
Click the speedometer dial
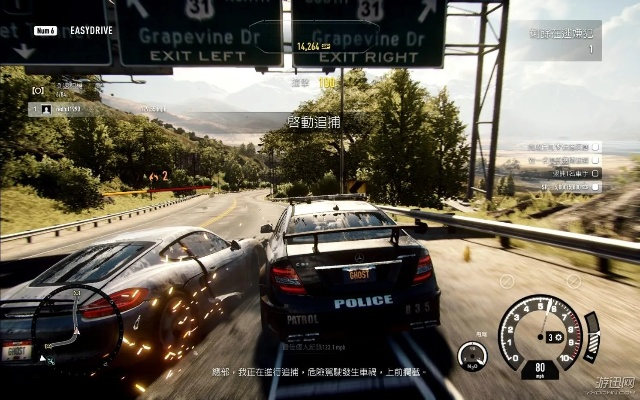pos(539,334)
